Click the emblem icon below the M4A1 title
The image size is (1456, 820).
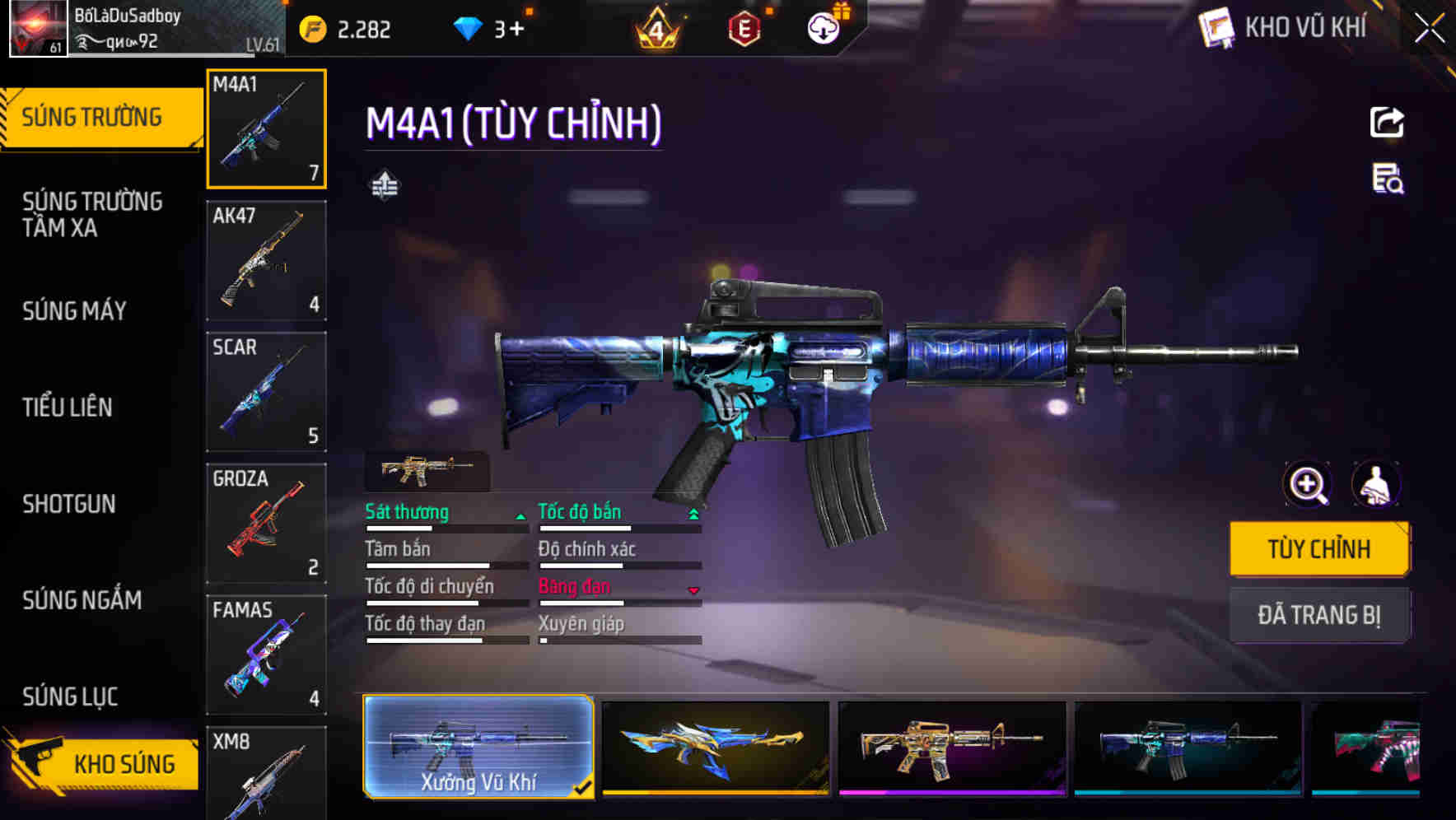coord(386,184)
